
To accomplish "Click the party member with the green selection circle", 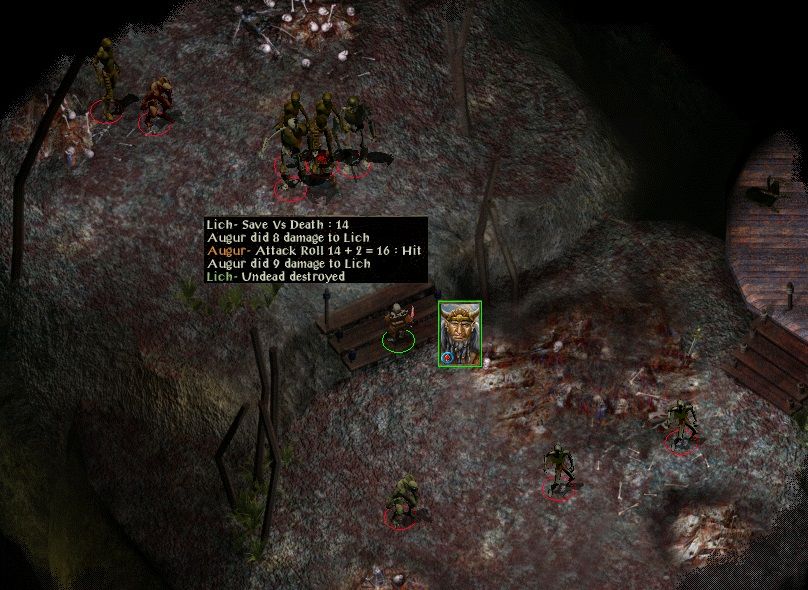I will [x=399, y=326].
